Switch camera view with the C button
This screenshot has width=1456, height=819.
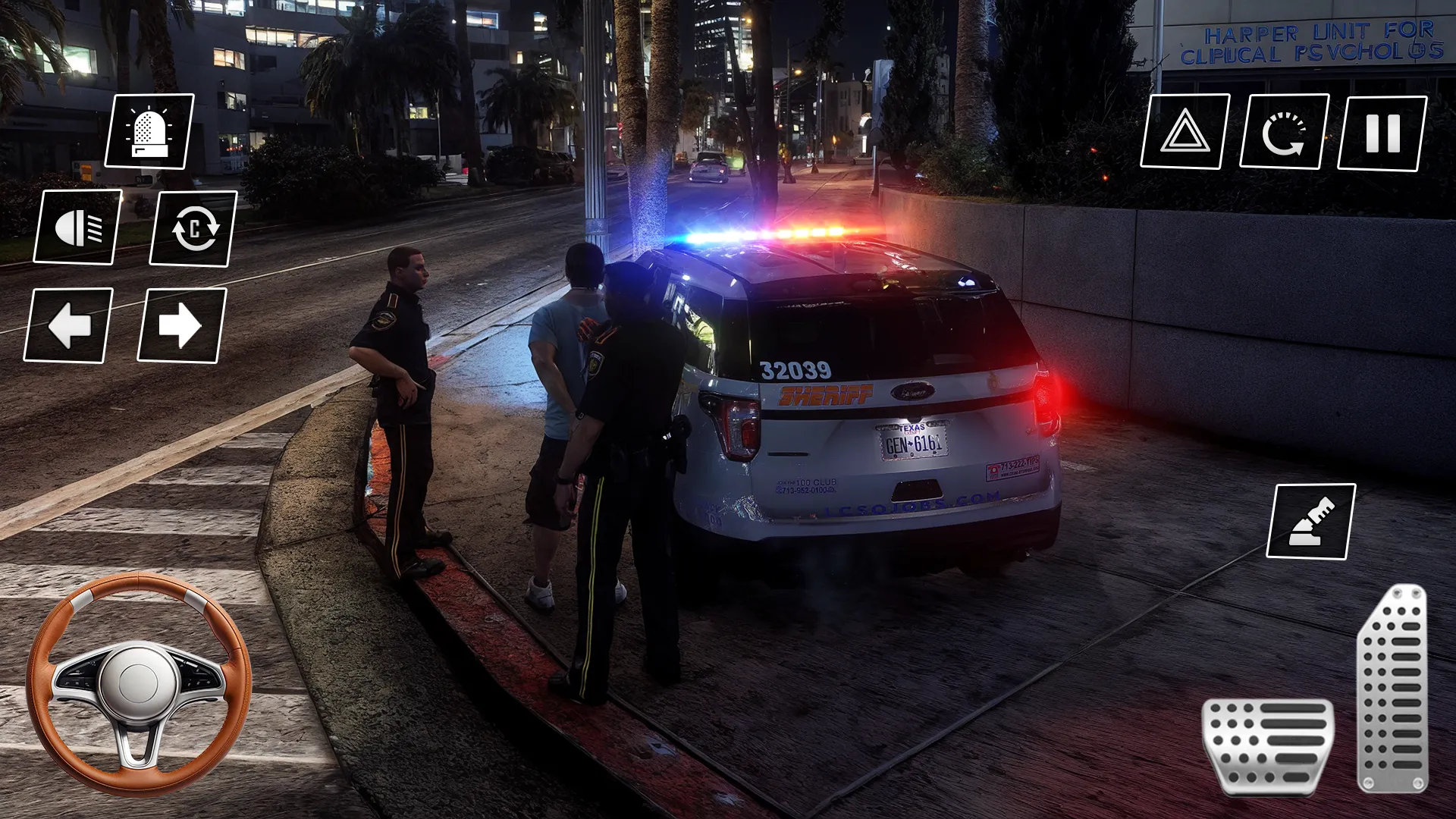pyautogui.click(x=193, y=228)
